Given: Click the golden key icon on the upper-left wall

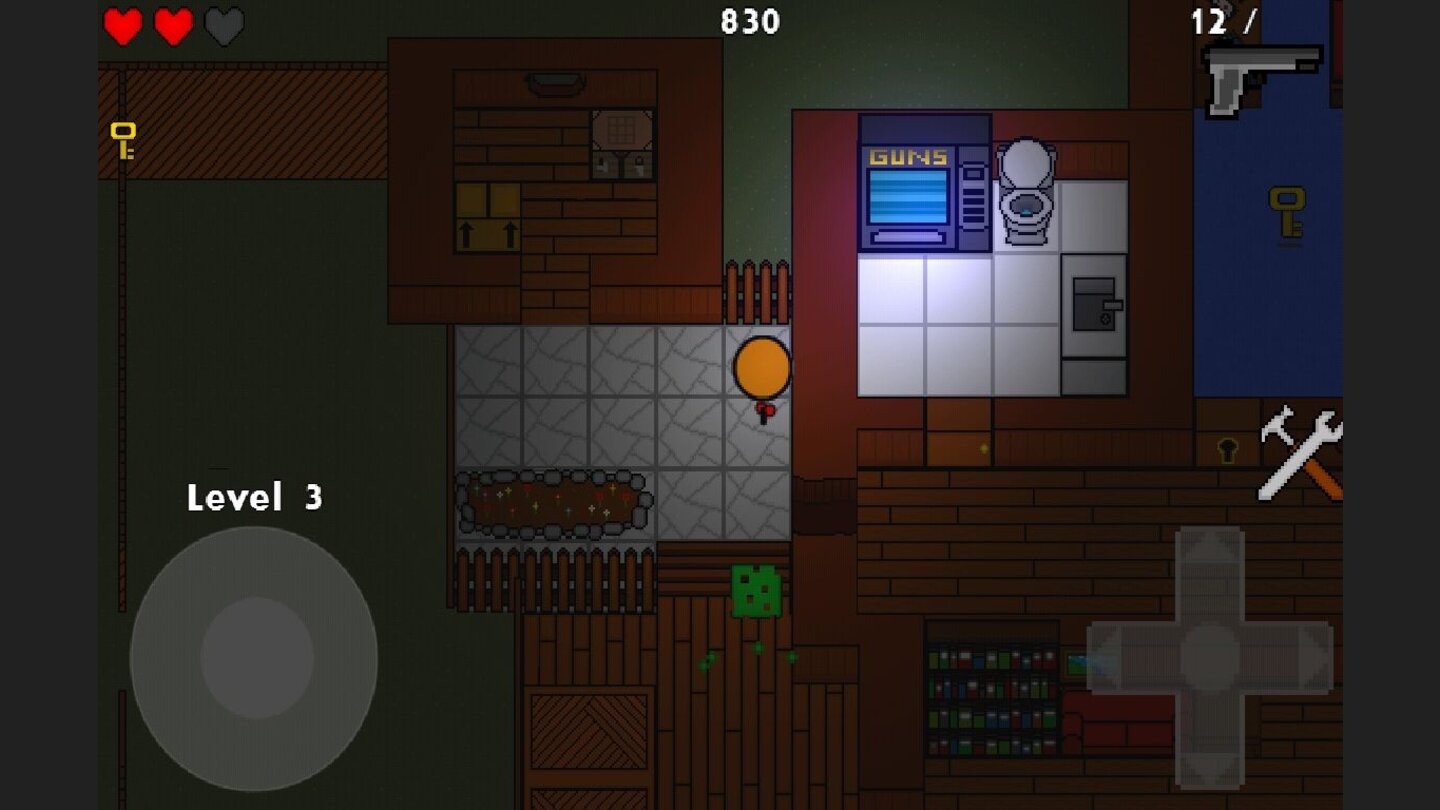Looking at the screenshot, I should pos(122,140).
